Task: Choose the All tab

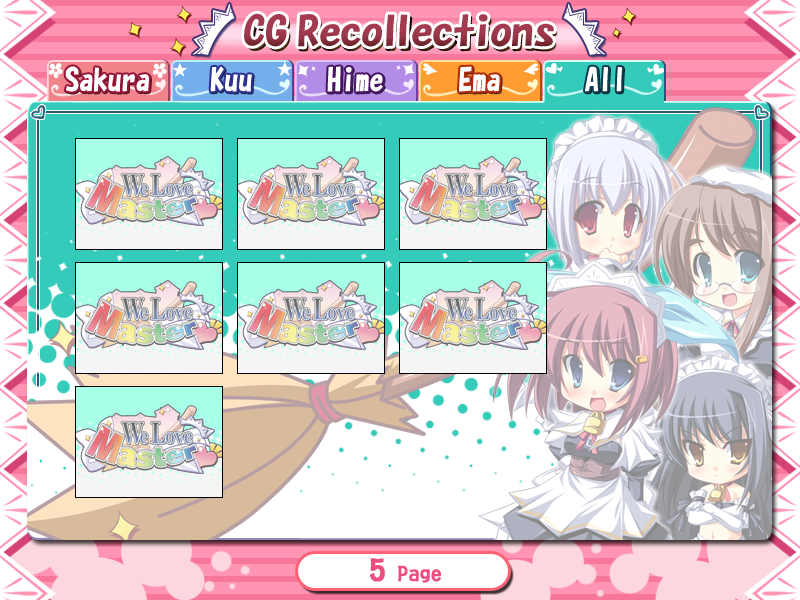Action: coord(604,81)
